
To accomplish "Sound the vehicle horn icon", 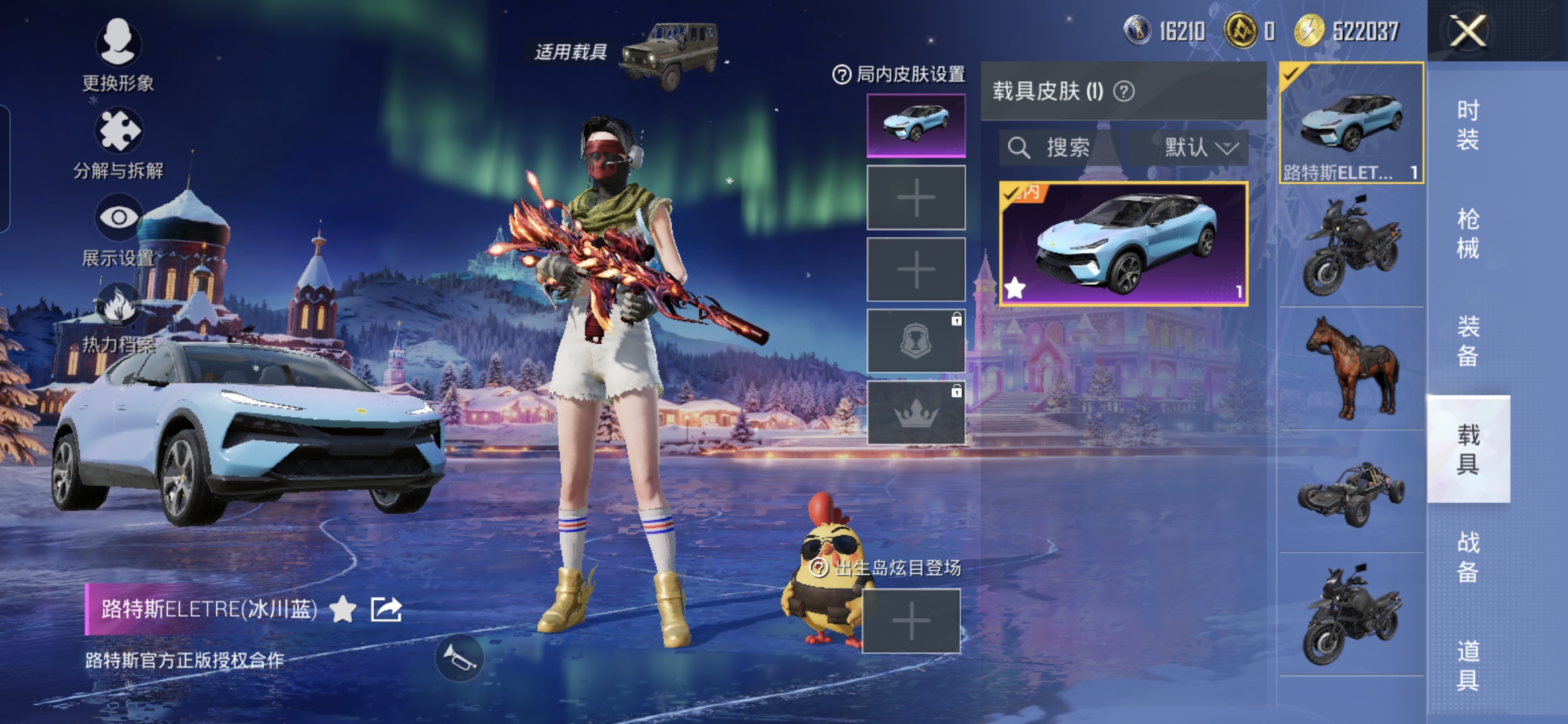I will point(459,658).
